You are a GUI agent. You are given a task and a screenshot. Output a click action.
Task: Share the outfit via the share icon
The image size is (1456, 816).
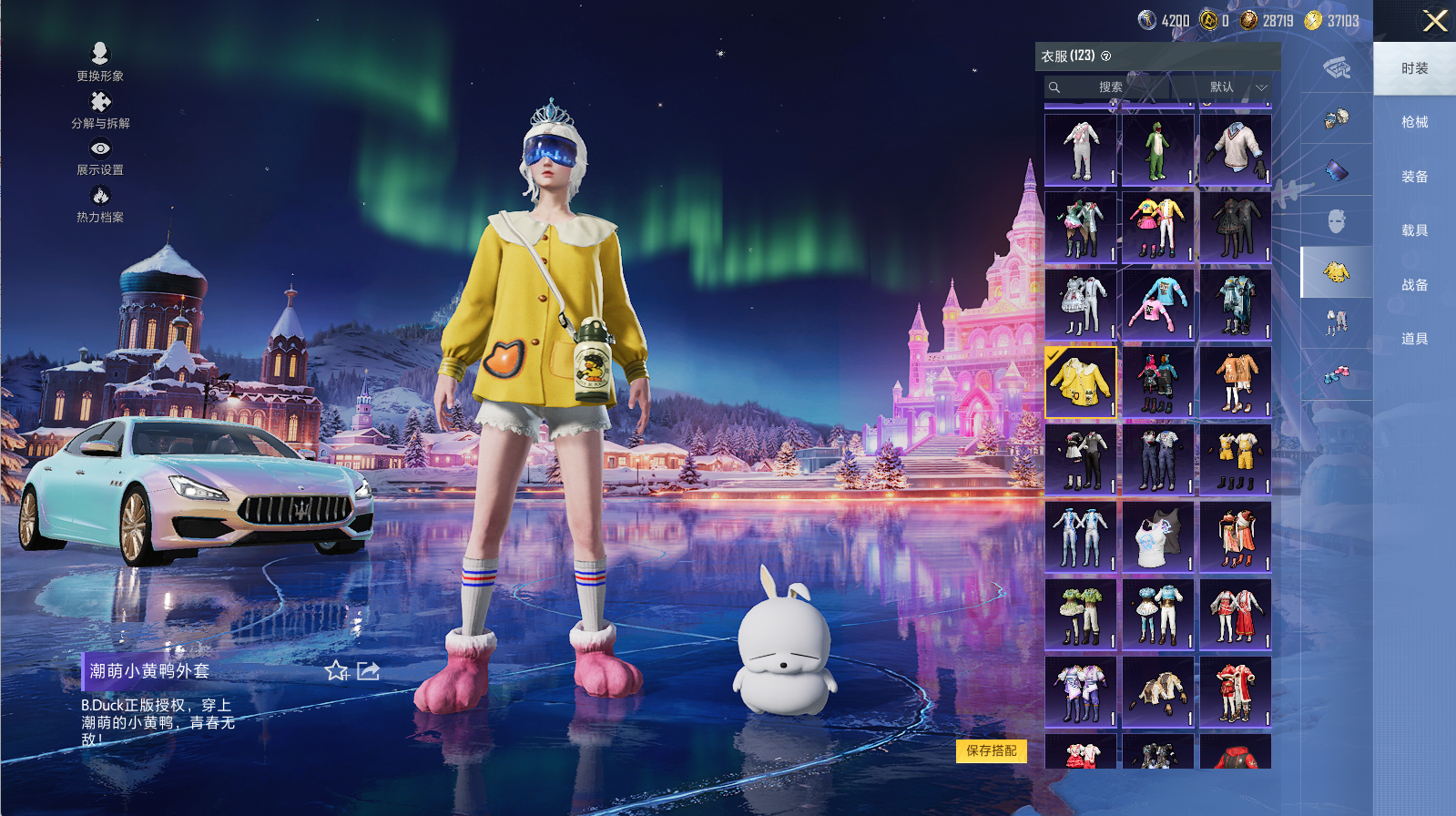(x=368, y=671)
